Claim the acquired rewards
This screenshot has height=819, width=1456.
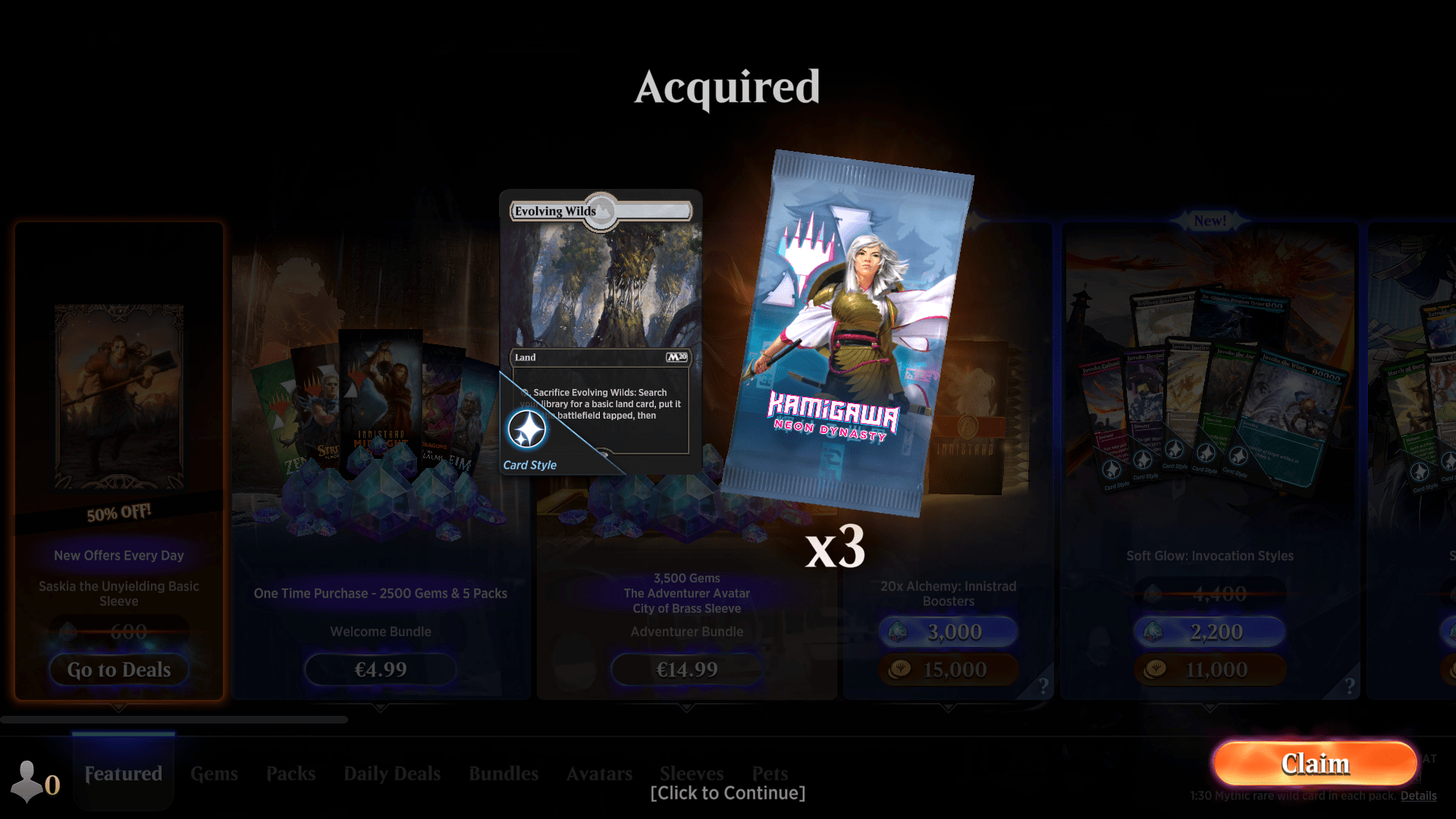pos(1315,764)
